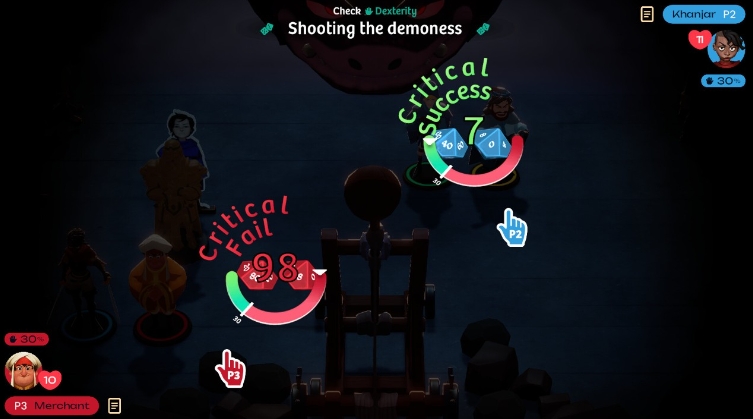
Task: Select the Khanjar P2 name tag
Action: 704,14
